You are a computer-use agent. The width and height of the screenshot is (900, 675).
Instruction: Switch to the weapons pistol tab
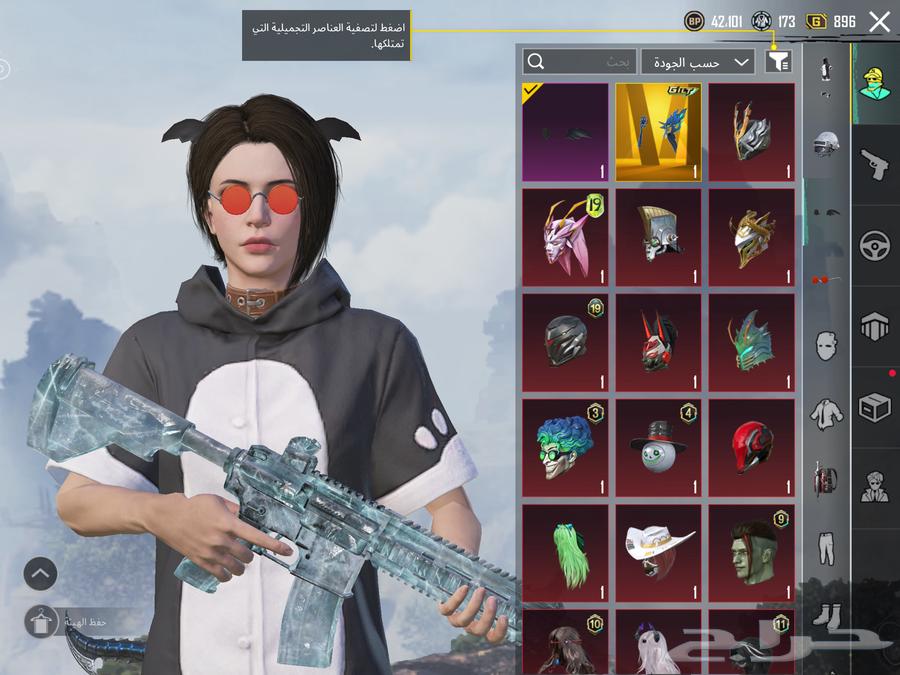pos(875,165)
